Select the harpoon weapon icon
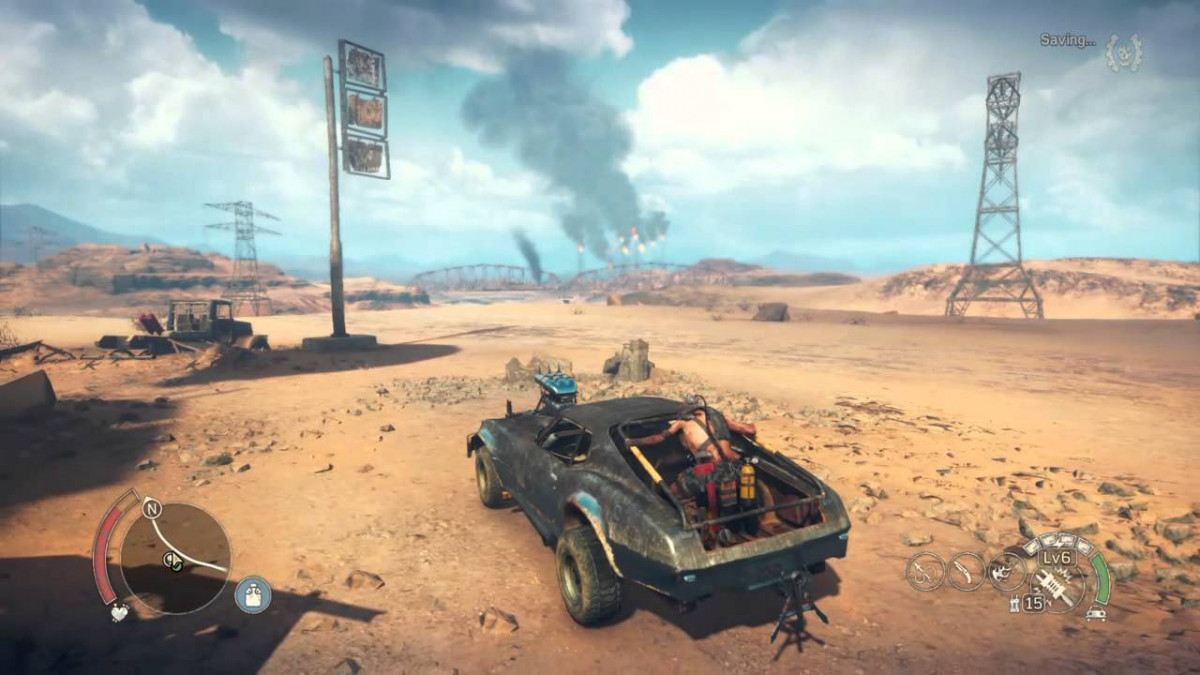Screen dimensions: 1200x675 click(925, 571)
